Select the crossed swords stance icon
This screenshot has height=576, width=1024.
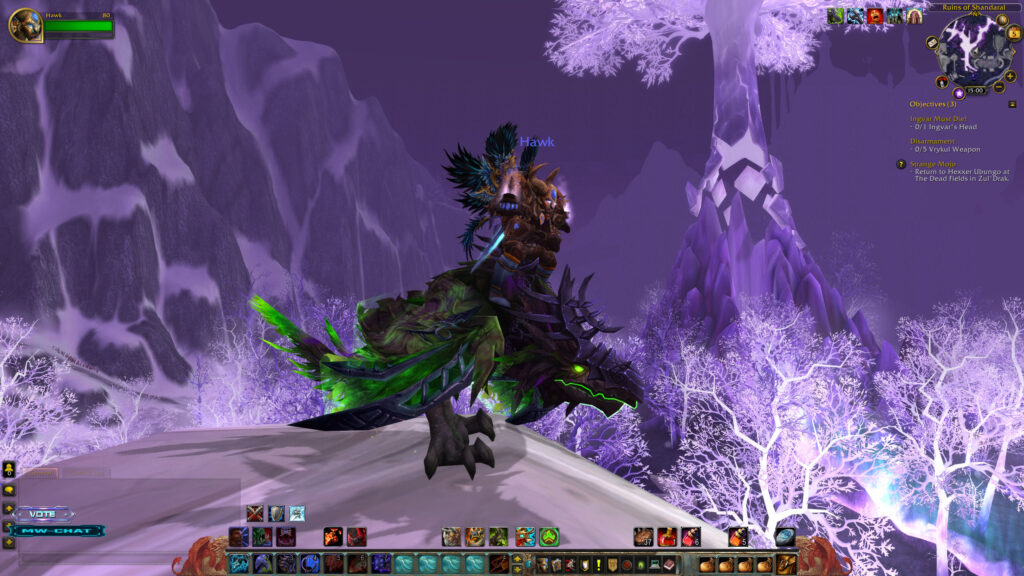(255, 513)
